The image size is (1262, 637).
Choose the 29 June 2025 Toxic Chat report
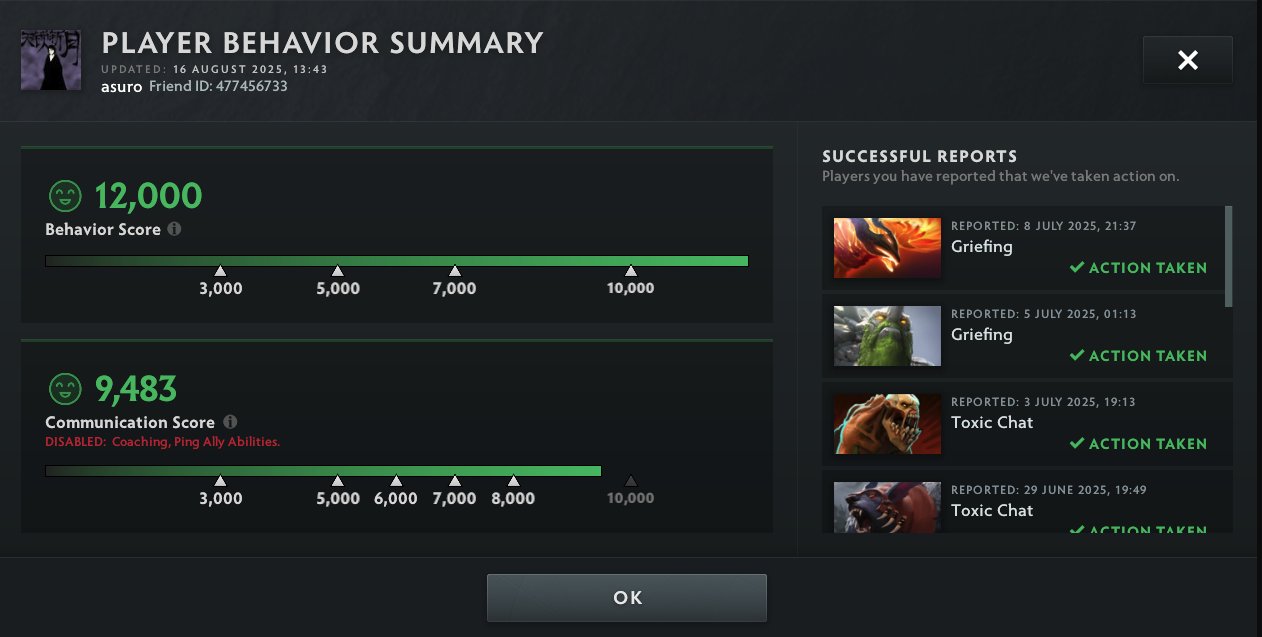tap(1022, 508)
